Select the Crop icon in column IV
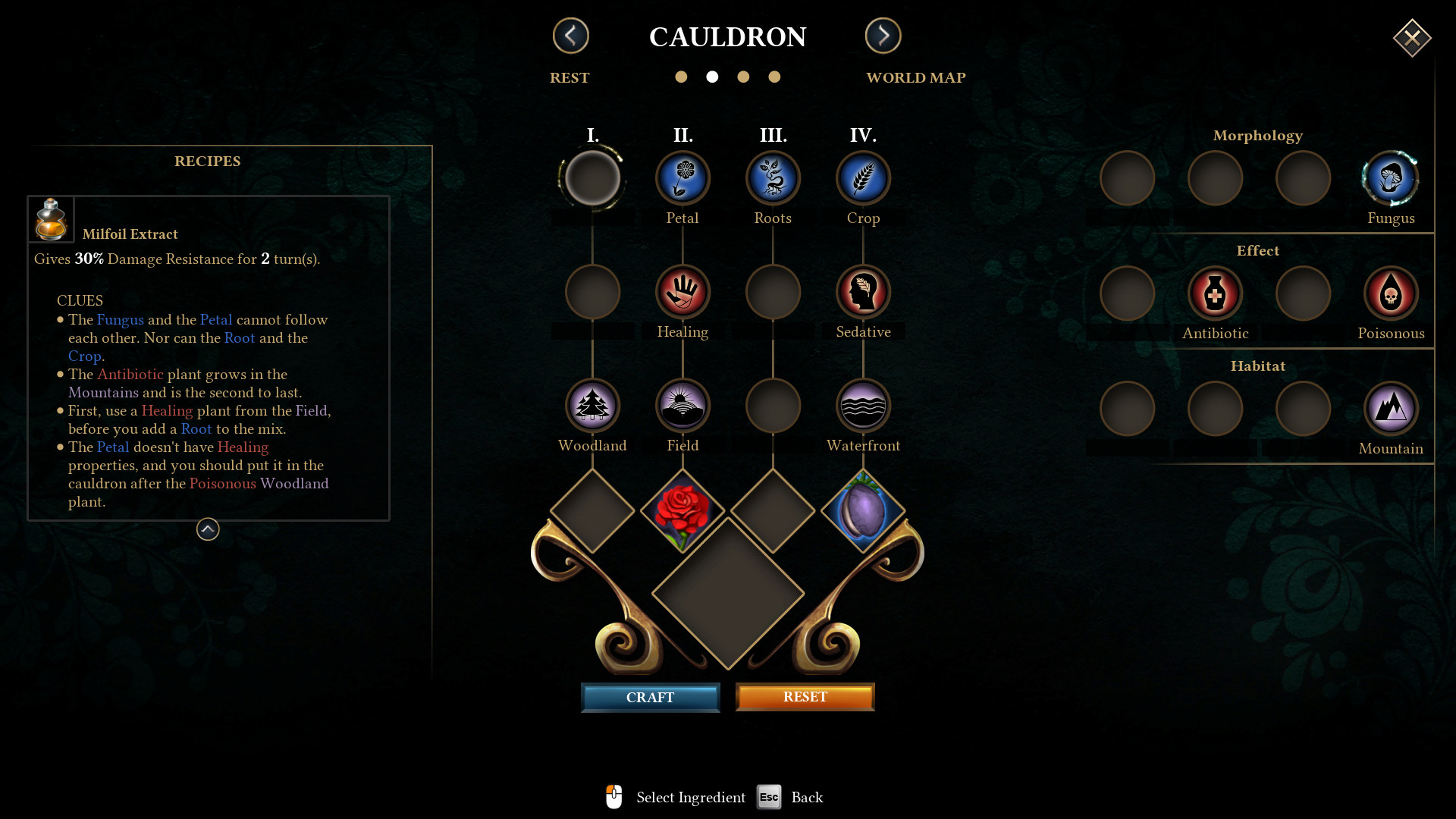 (x=863, y=177)
